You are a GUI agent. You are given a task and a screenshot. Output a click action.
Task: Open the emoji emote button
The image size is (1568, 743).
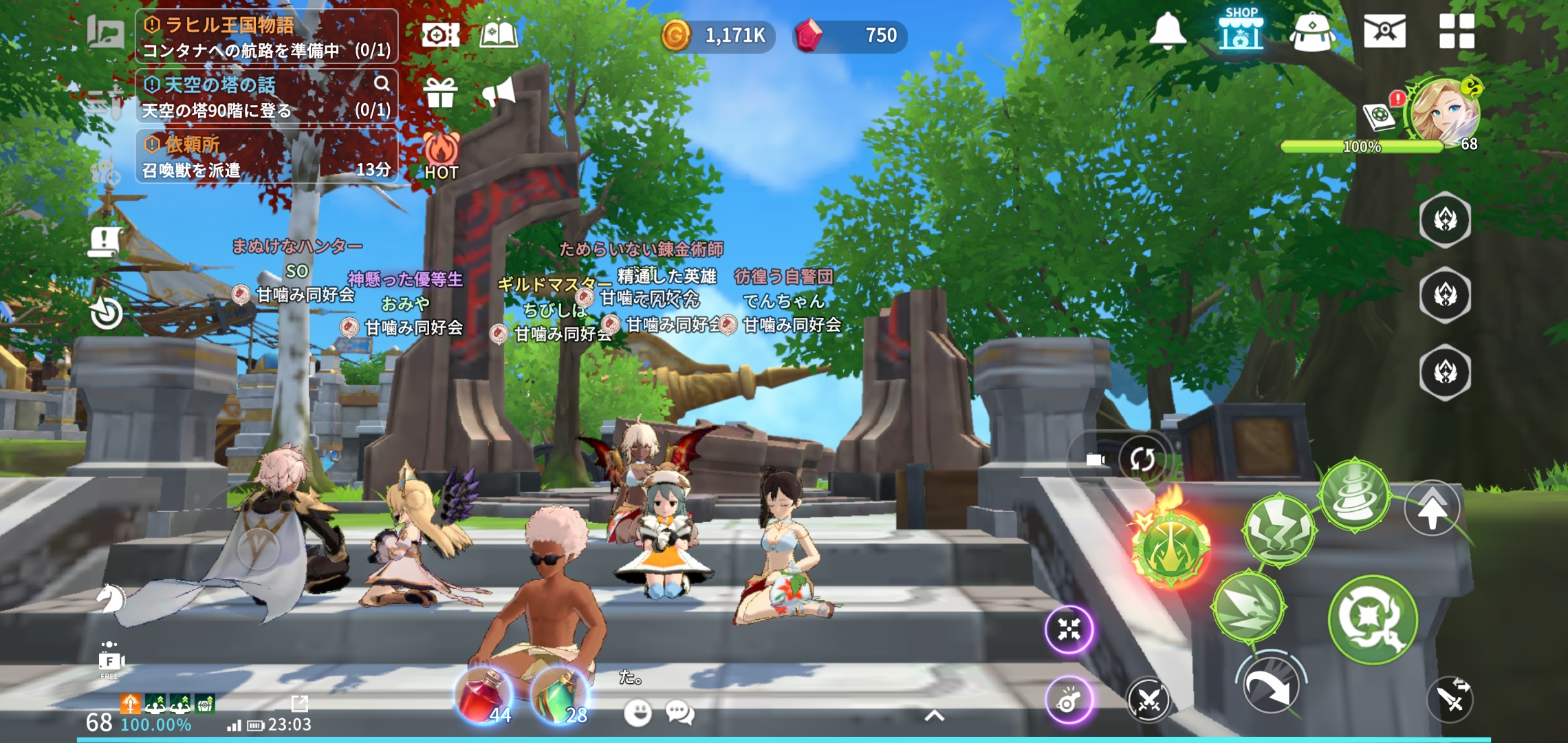(x=638, y=713)
